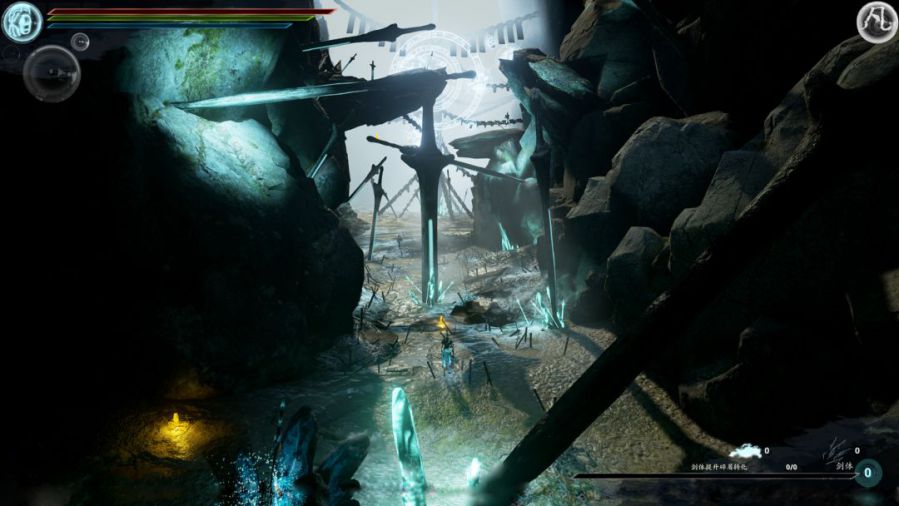
Task: Select the large dark orb below the portrait
Action: (52, 72)
